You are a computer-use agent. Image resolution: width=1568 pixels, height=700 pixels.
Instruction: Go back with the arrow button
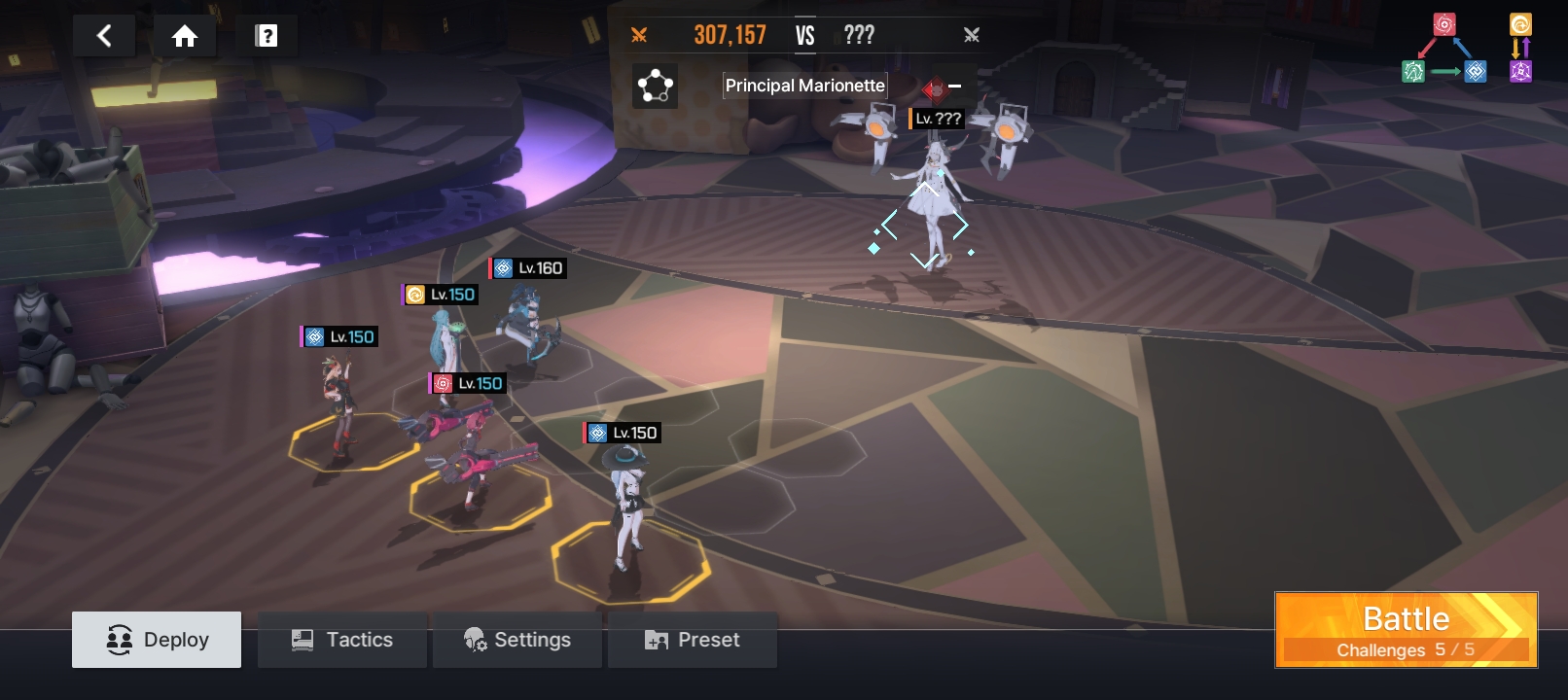pyautogui.click(x=104, y=36)
